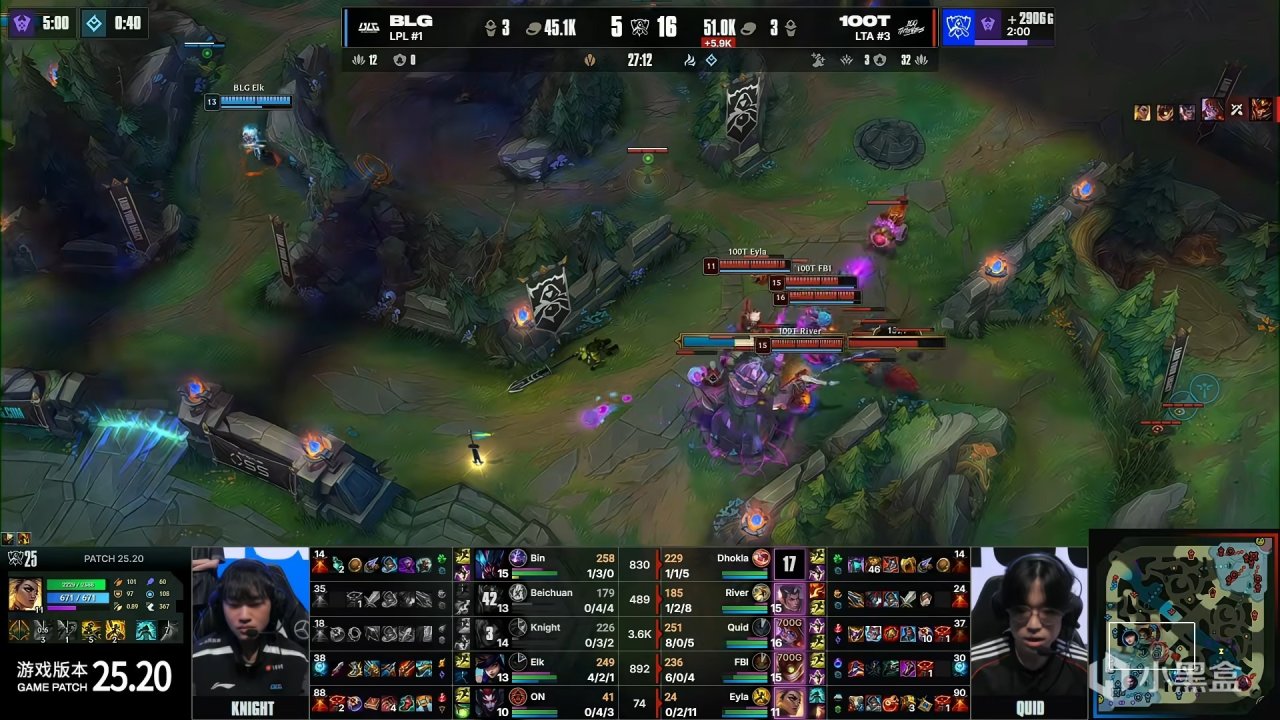Click the BLG team logo
This screenshot has width=1280, height=720.
coord(368,28)
